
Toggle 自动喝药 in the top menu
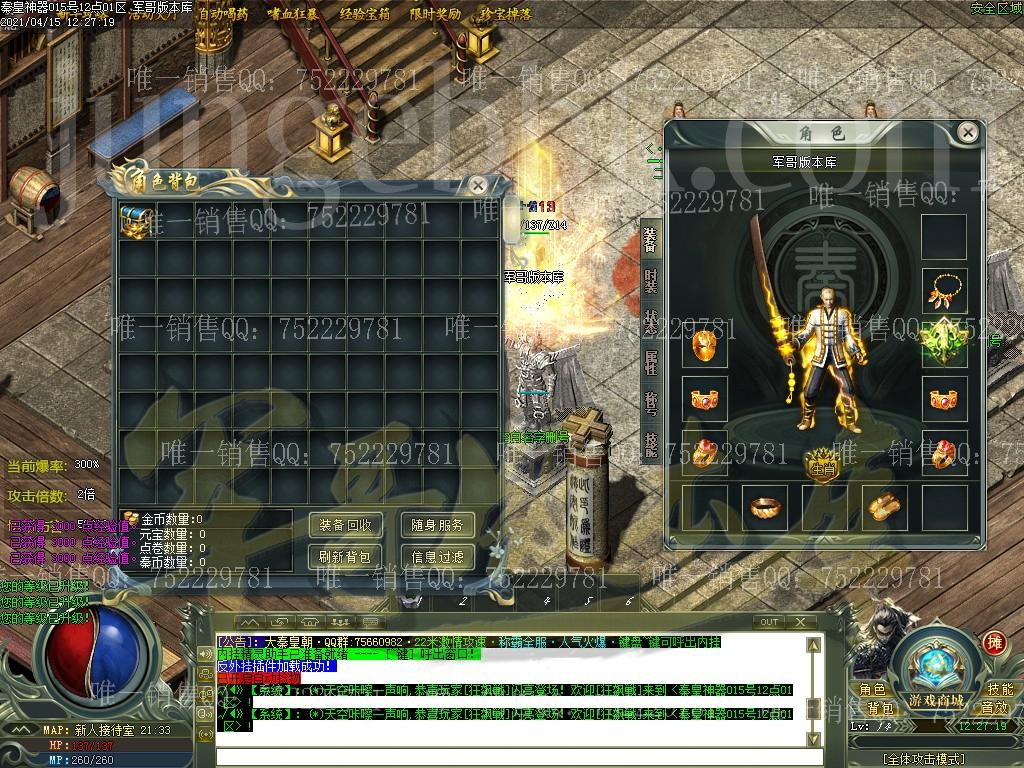pyautogui.click(x=223, y=14)
